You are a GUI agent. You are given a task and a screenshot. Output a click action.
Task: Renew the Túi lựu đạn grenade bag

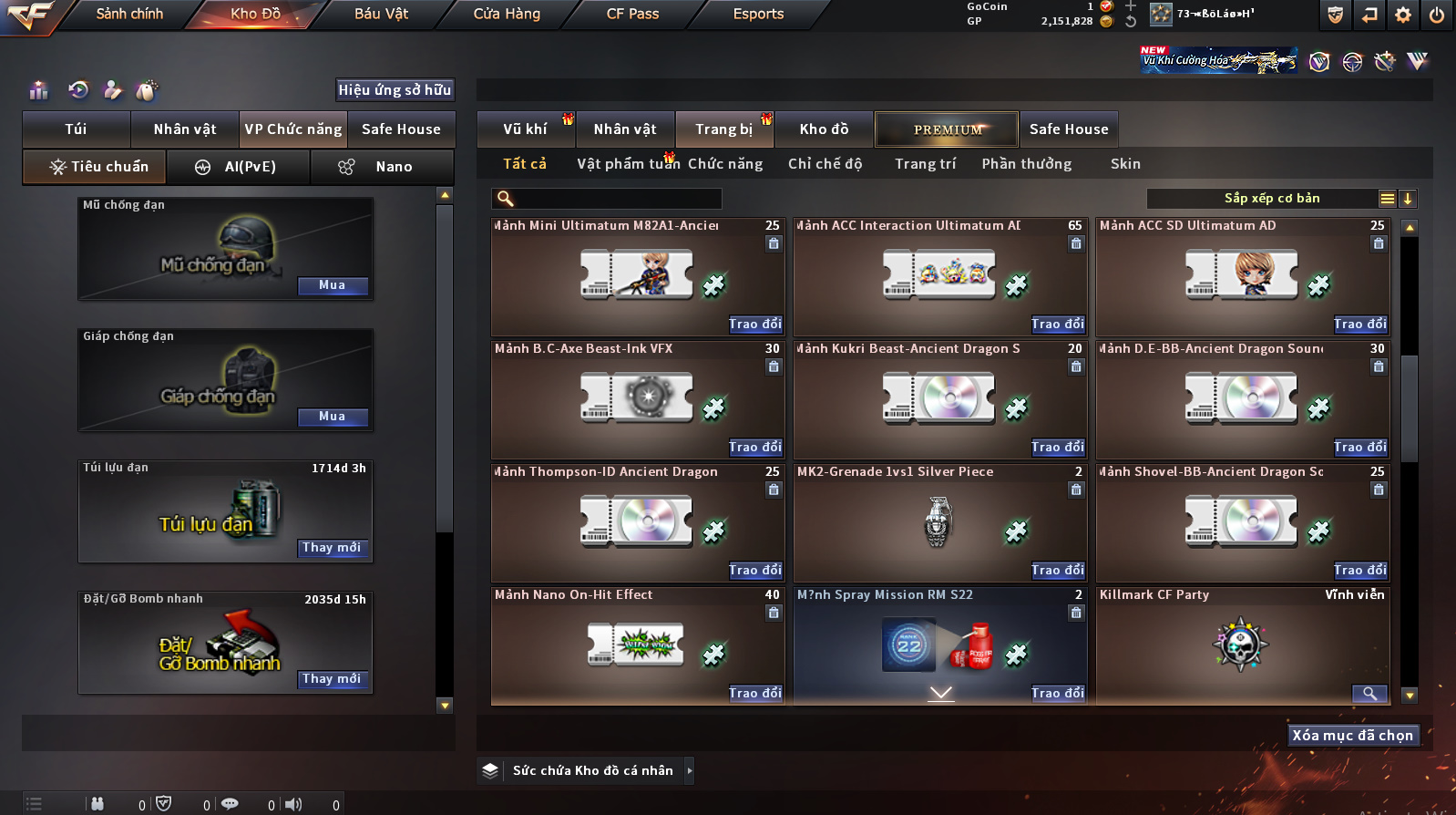coord(333,548)
